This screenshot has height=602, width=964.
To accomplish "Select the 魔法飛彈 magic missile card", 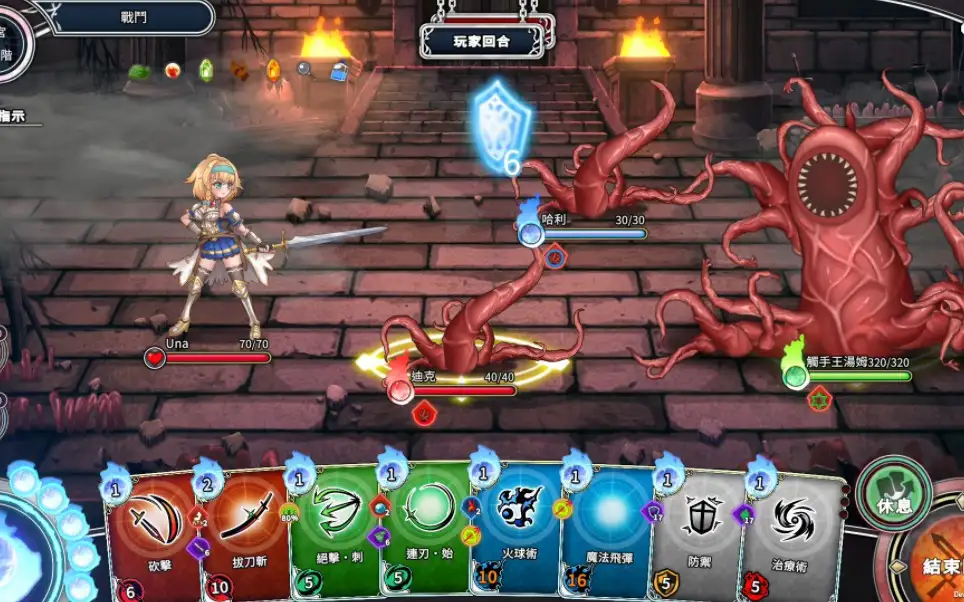I will [608, 530].
